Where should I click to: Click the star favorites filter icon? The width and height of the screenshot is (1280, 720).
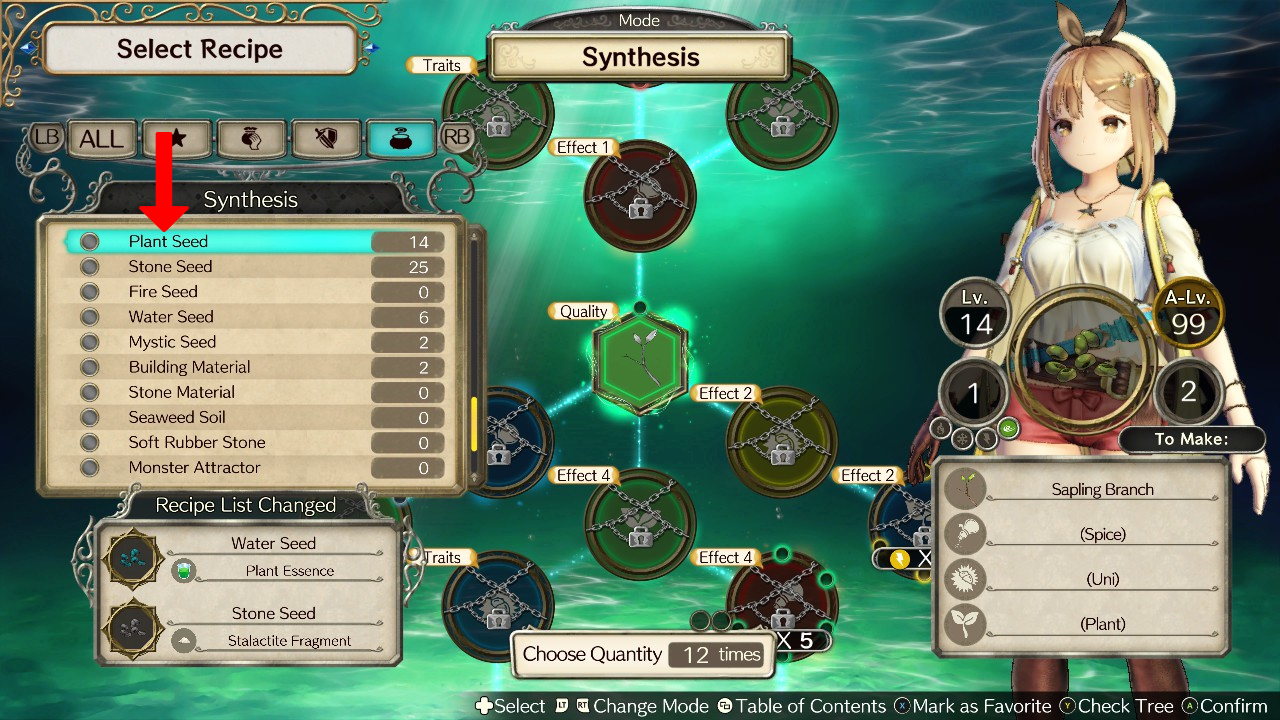(x=176, y=138)
